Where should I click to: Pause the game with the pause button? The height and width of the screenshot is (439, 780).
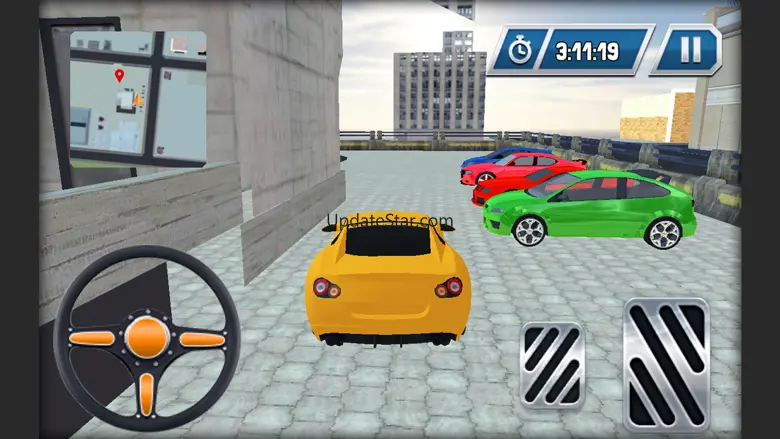[x=686, y=50]
